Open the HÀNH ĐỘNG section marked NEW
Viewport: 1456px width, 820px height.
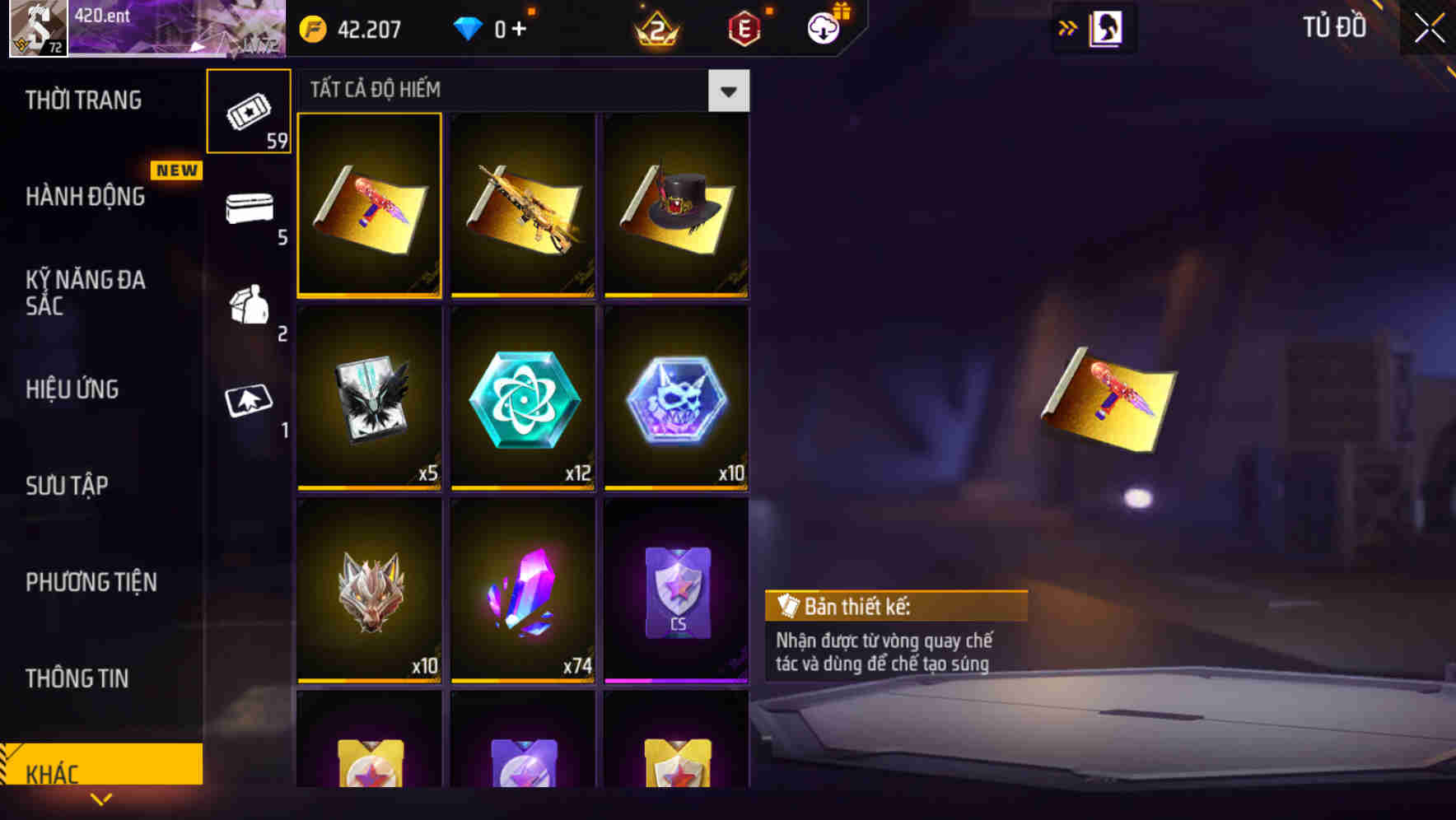click(86, 196)
